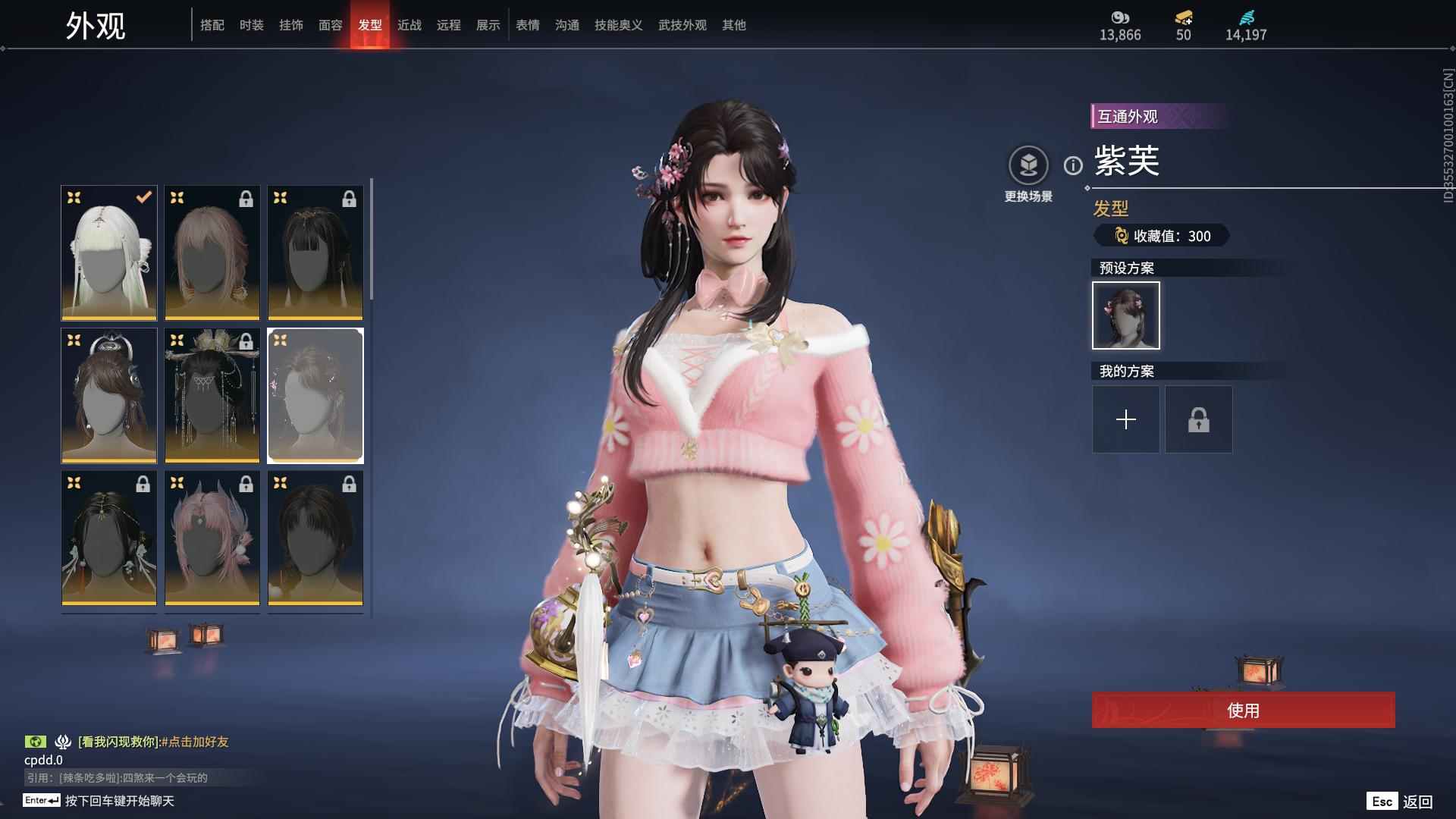Click the corner marker icon on equipped white hairstyle
Viewport: 1456px width, 819px height.
pyautogui.click(x=74, y=198)
